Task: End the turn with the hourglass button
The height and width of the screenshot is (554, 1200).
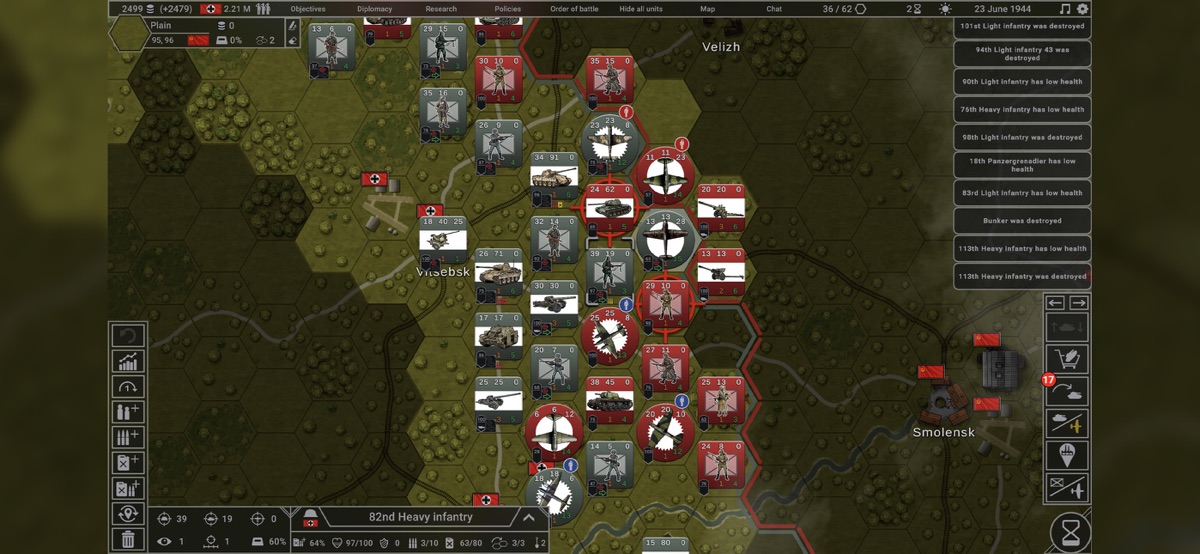Action: click(1070, 530)
